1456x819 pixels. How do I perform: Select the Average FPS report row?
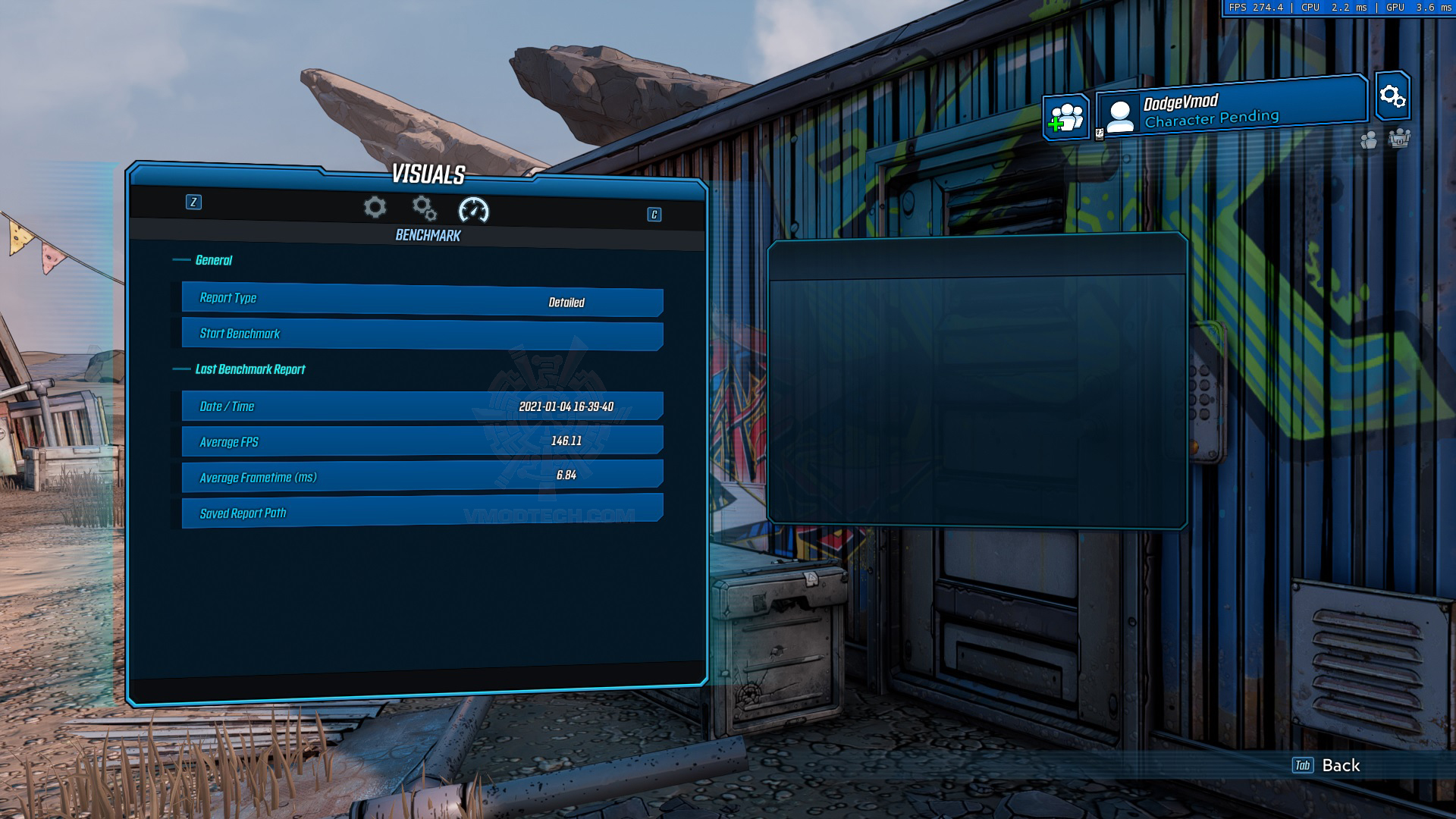tap(422, 441)
